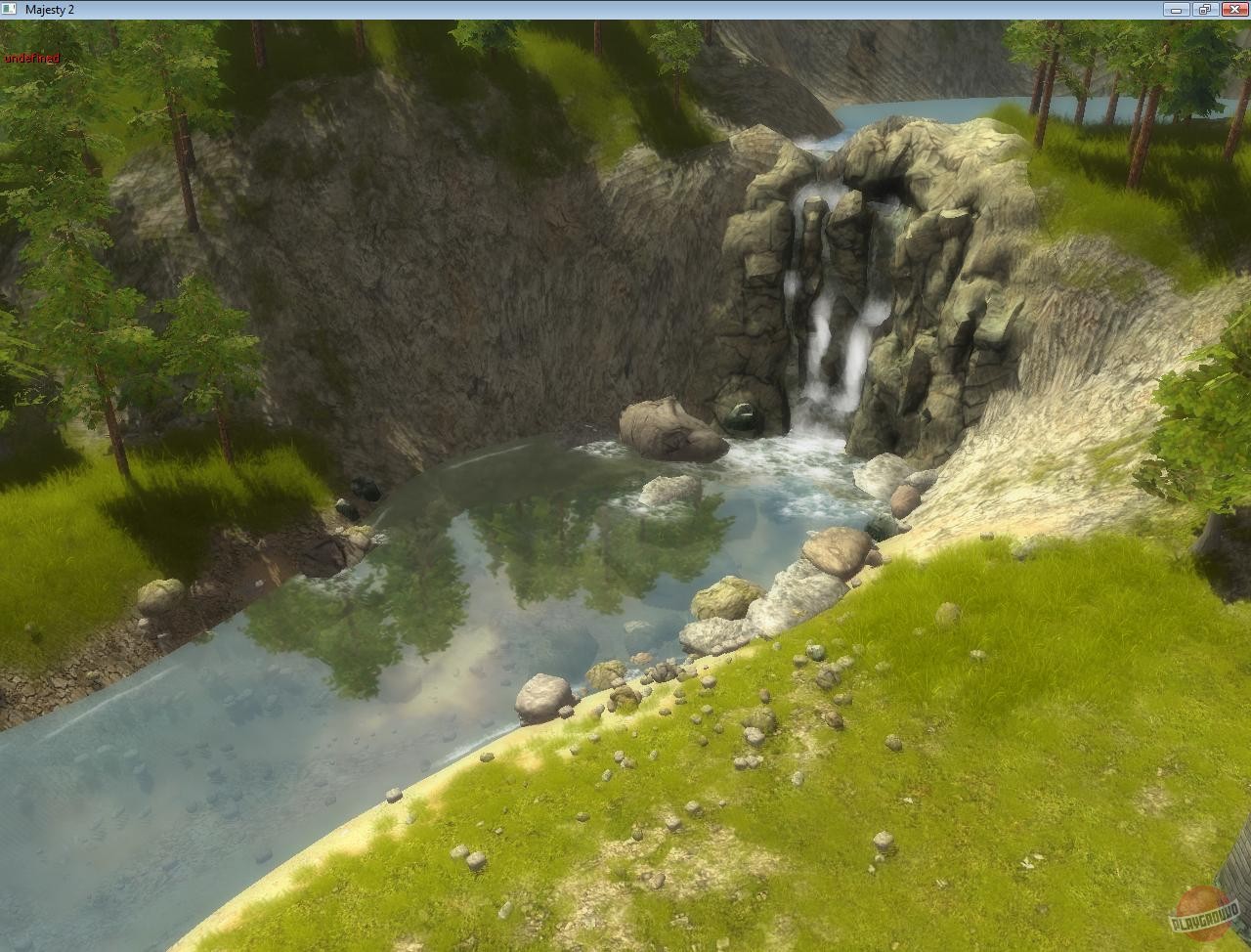Click the restore window icon
The width and height of the screenshot is (1251, 952).
(x=1203, y=9)
